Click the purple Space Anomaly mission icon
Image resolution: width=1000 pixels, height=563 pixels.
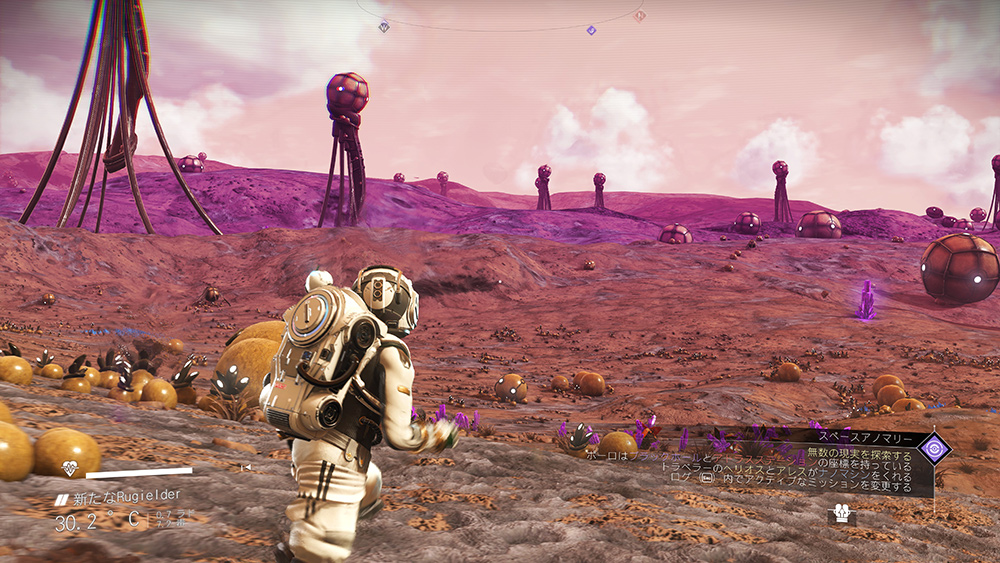[x=936, y=448]
